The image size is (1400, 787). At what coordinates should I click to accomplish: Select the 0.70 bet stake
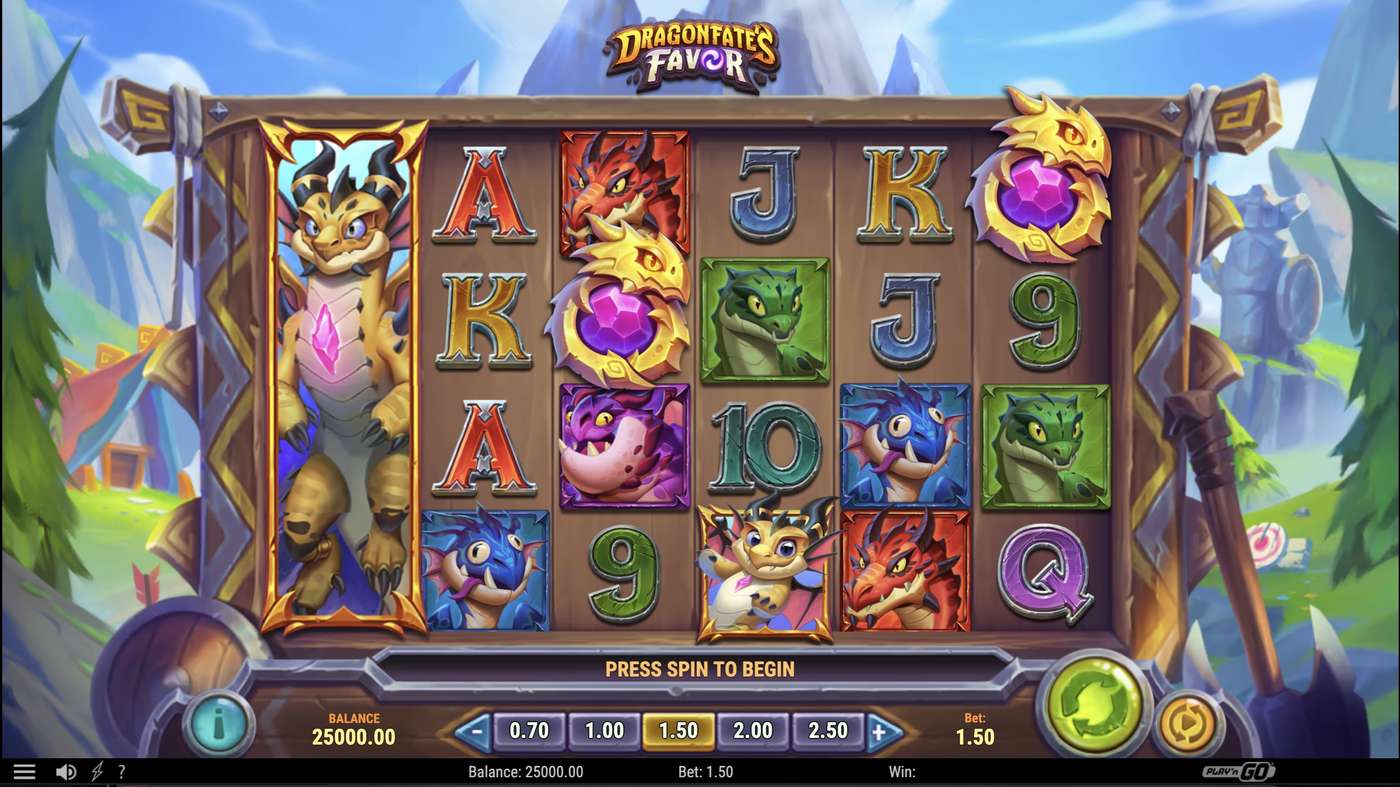tap(528, 731)
